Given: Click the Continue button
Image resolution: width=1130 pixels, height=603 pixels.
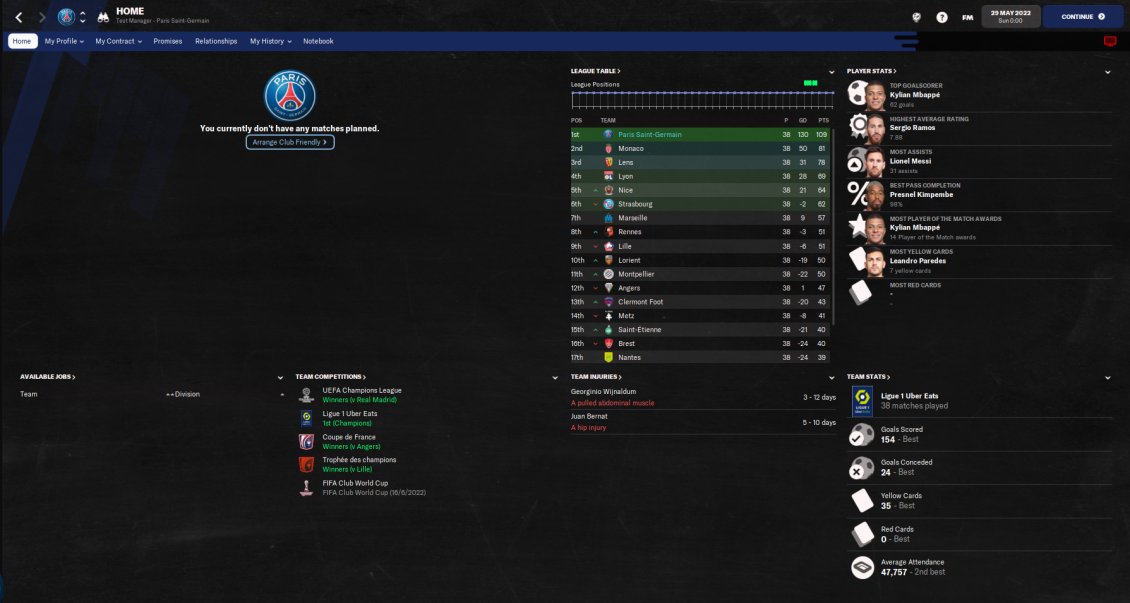Looking at the screenshot, I should (1082, 17).
